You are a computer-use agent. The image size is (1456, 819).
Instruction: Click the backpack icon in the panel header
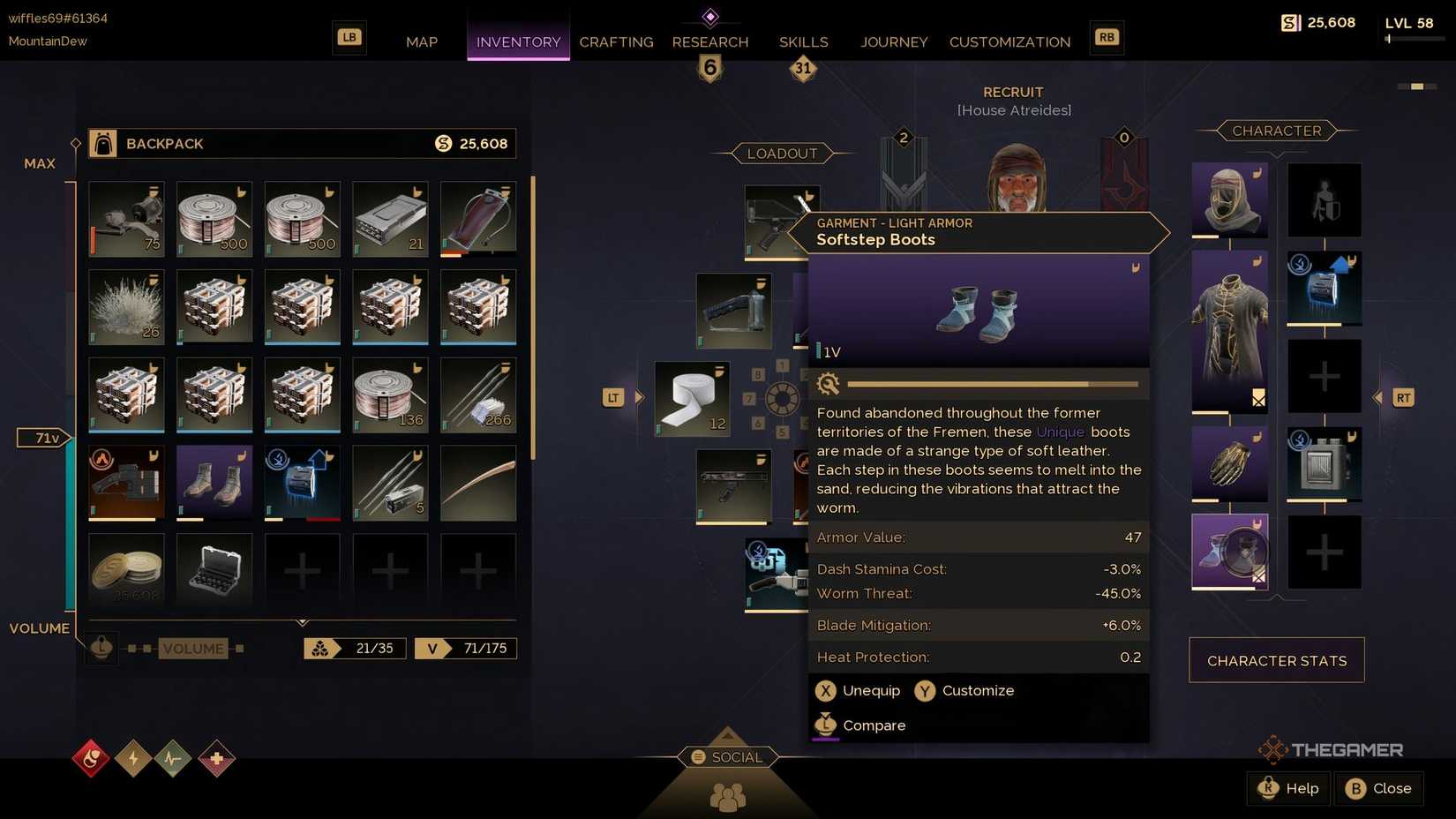pyautogui.click(x=103, y=143)
